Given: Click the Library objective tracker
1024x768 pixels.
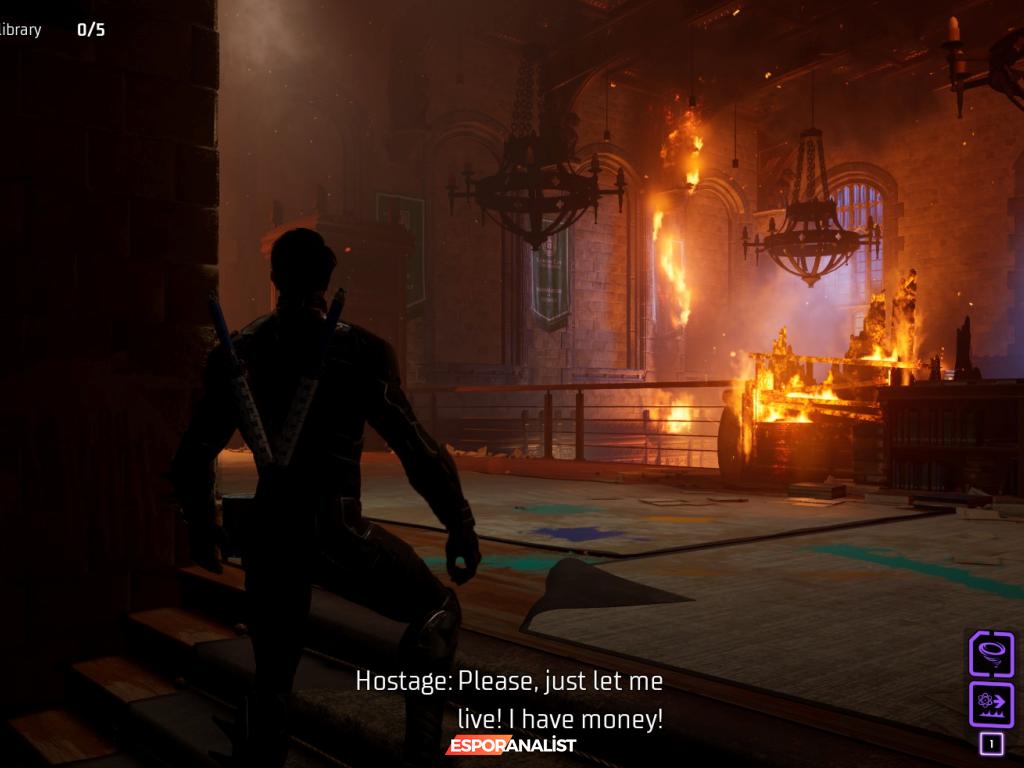Looking at the screenshot, I should coord(50,30).
